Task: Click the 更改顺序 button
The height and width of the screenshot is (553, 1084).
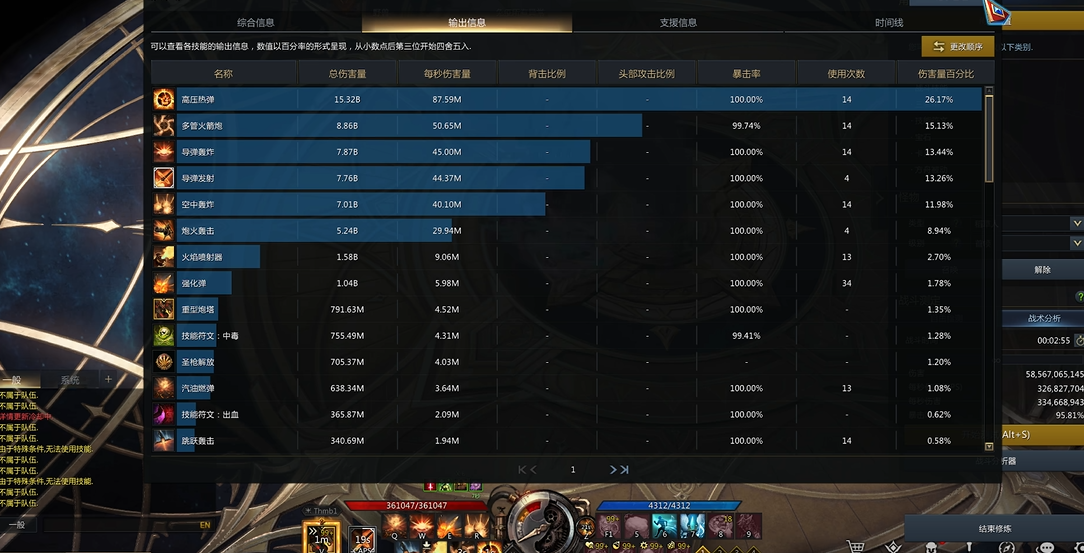Action: coord(958,47)
